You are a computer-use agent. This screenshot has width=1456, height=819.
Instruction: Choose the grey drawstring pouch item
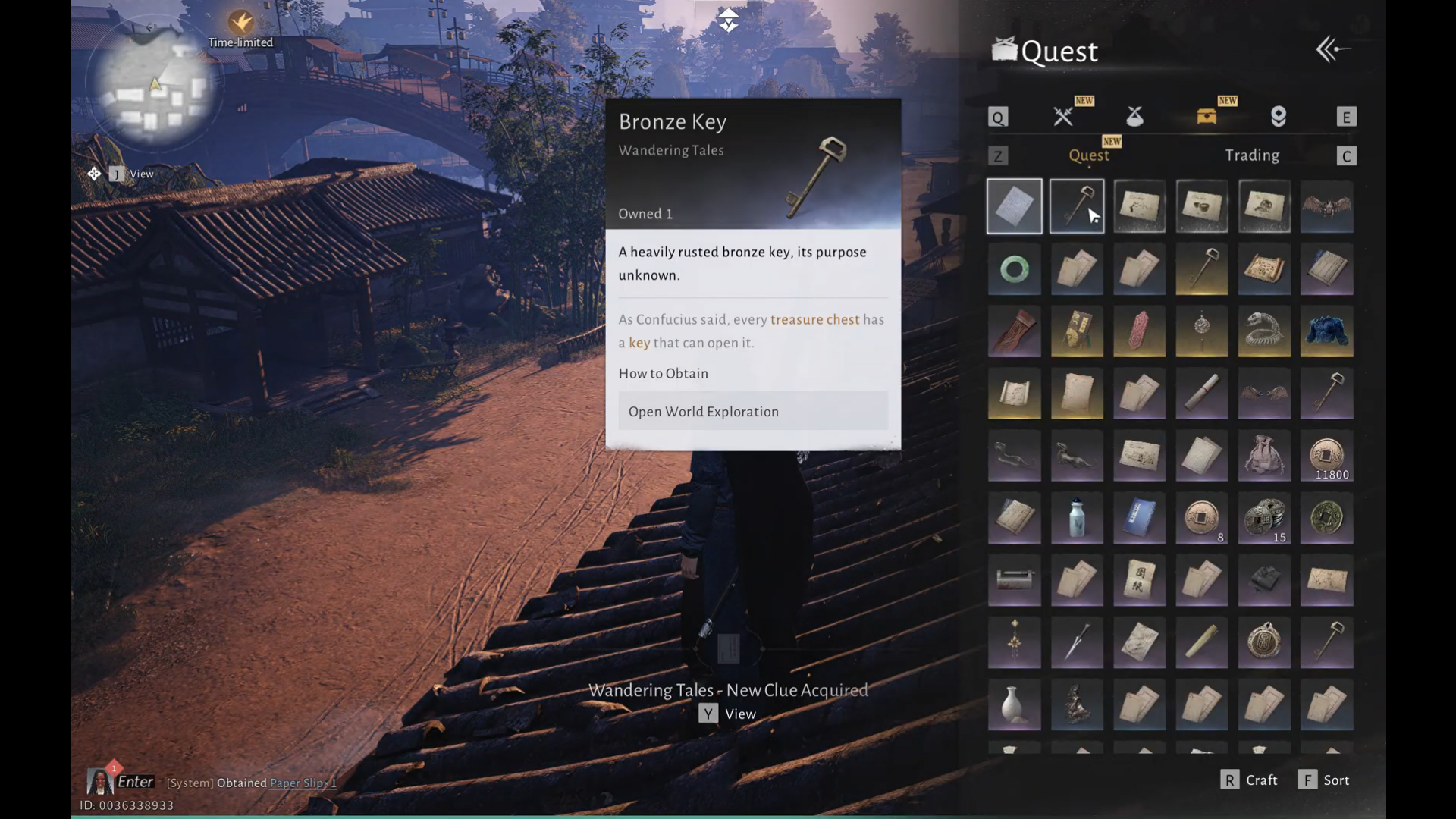(1264, 457)
